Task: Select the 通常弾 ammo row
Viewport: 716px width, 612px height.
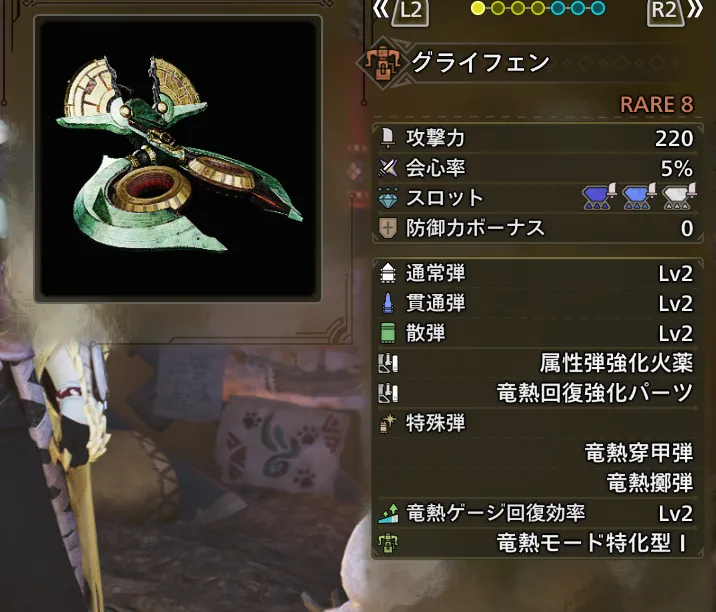Action: tap(535, 273)
